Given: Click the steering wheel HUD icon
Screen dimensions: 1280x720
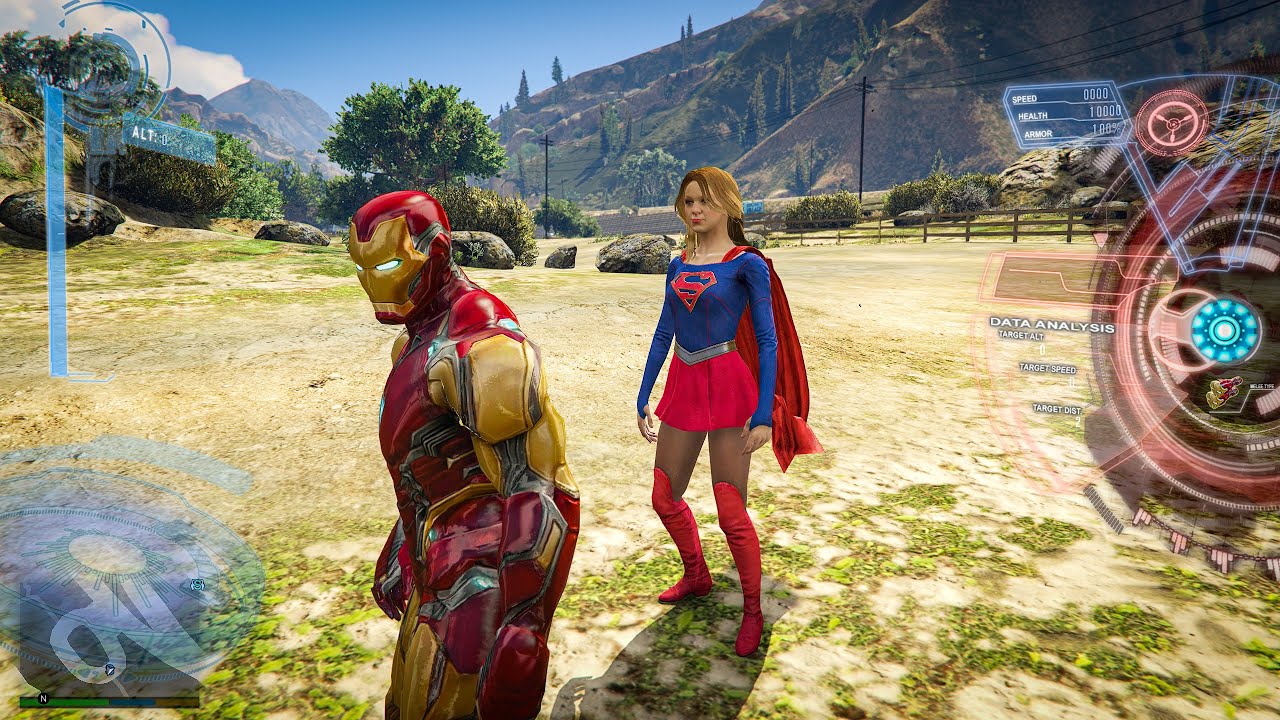Looking at the screenshot, I should coord(1171,122).
